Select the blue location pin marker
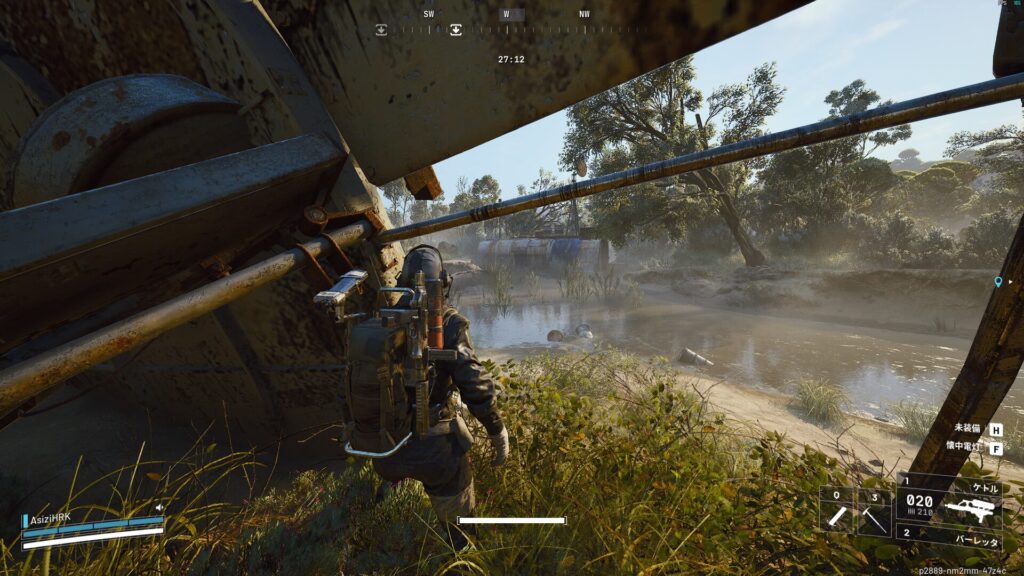The height and width of the screenshot is (576, 1024). (997, 283)
